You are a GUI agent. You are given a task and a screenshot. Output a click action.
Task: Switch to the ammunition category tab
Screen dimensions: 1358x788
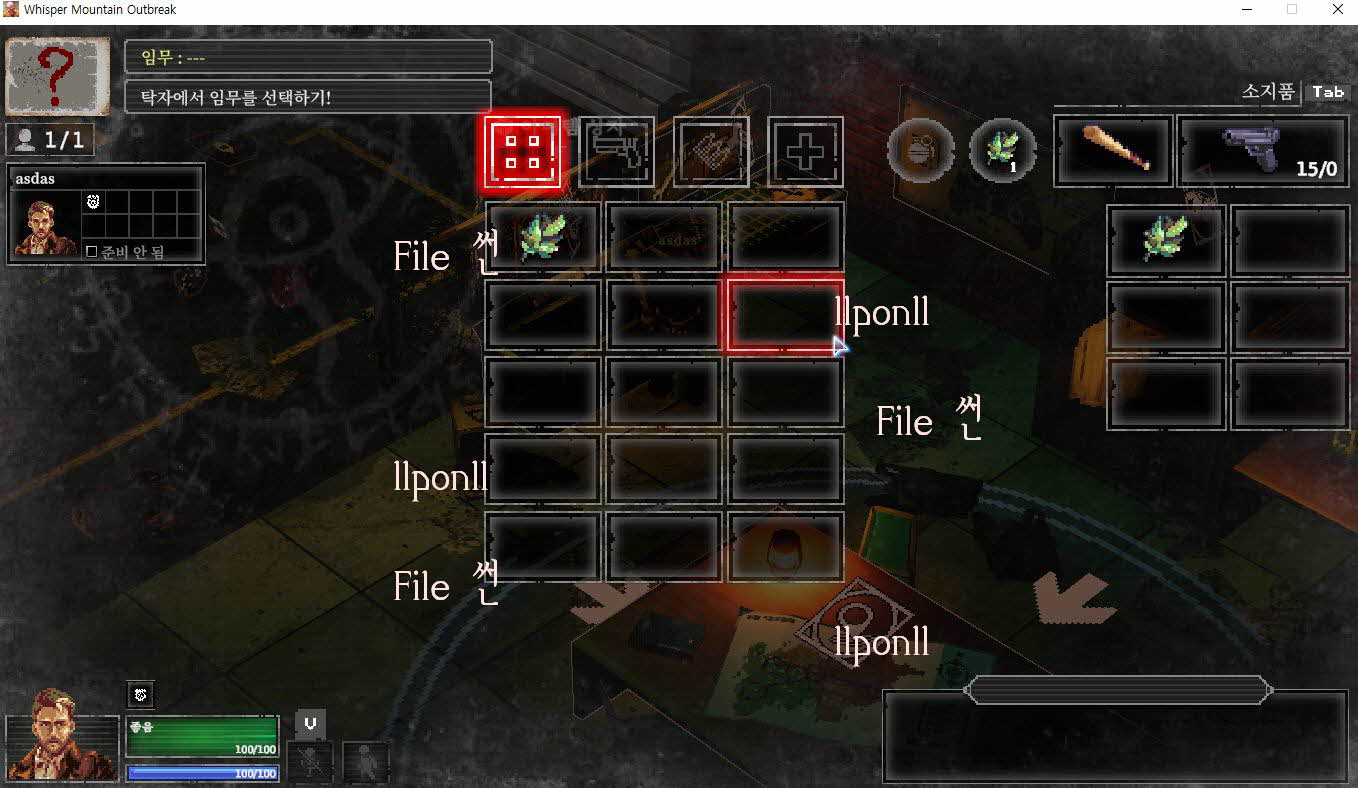click(x=711, y=152)
